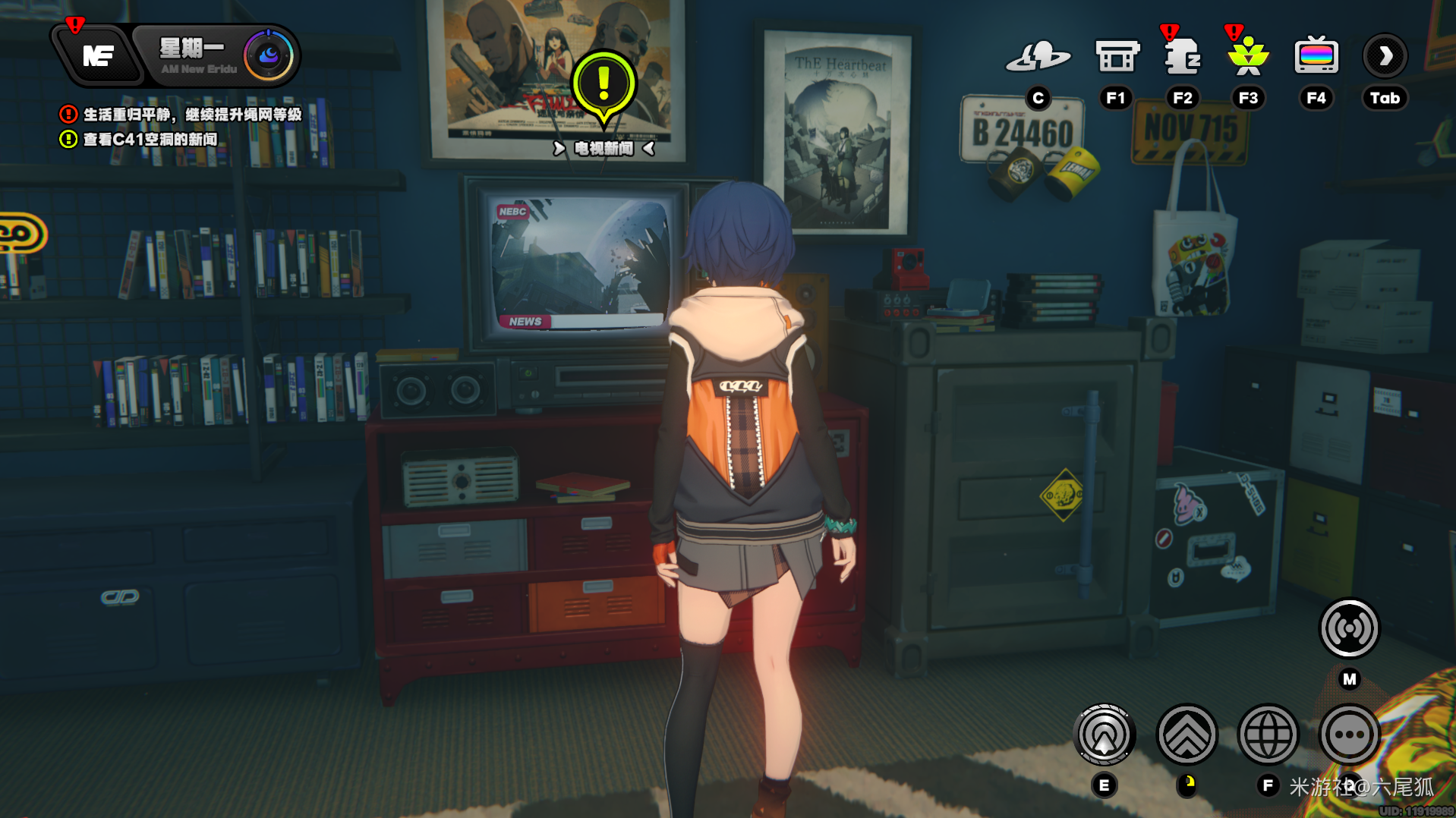Open the shop stall icon

1116,57
